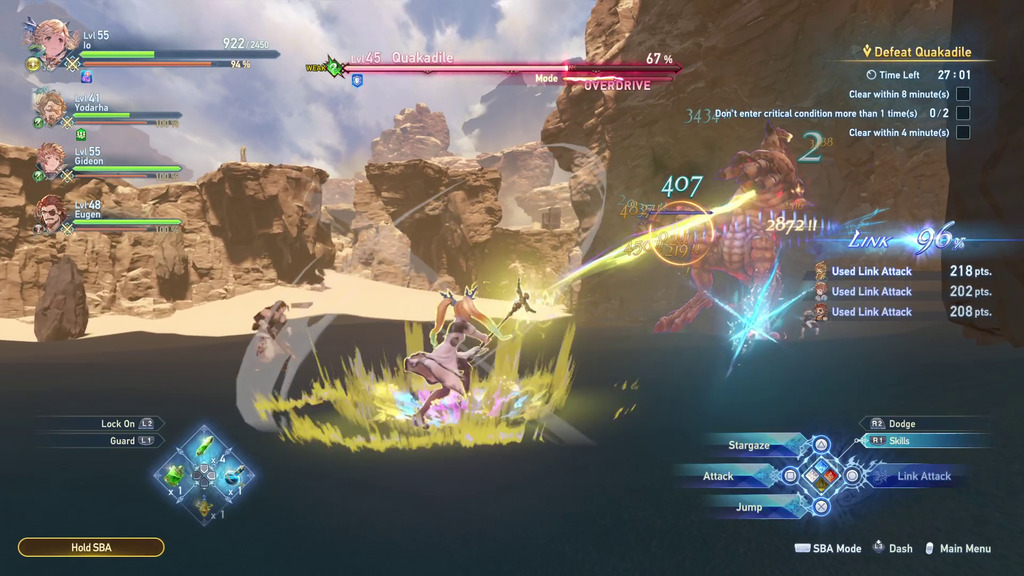
Task: Select Eugen's party portrait
Action: (x=50, y=211)
